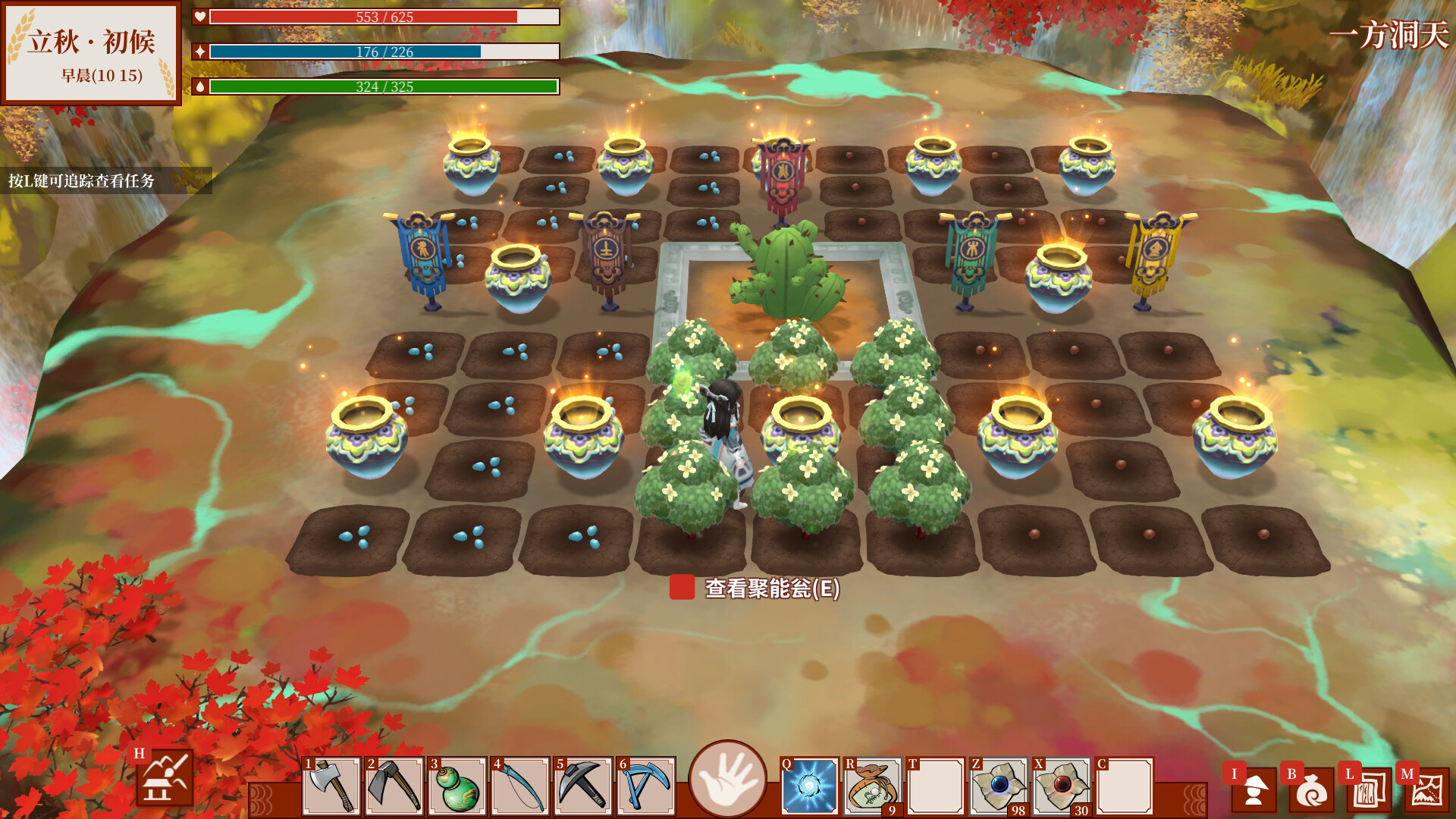
Task: Equip the hoe from the hotbar
Action: click(394, 786)
